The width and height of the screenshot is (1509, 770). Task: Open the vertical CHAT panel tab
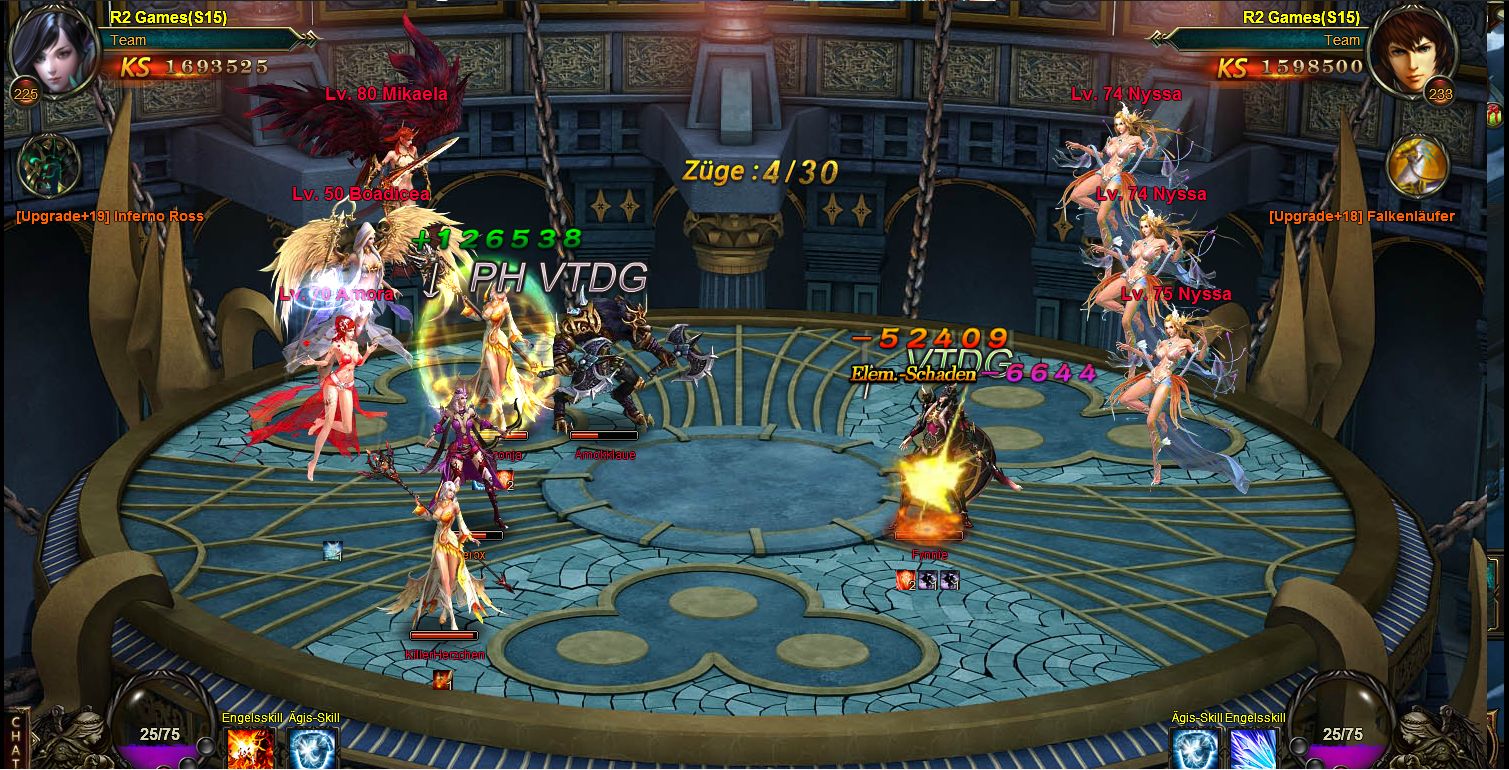pos(14,740)
